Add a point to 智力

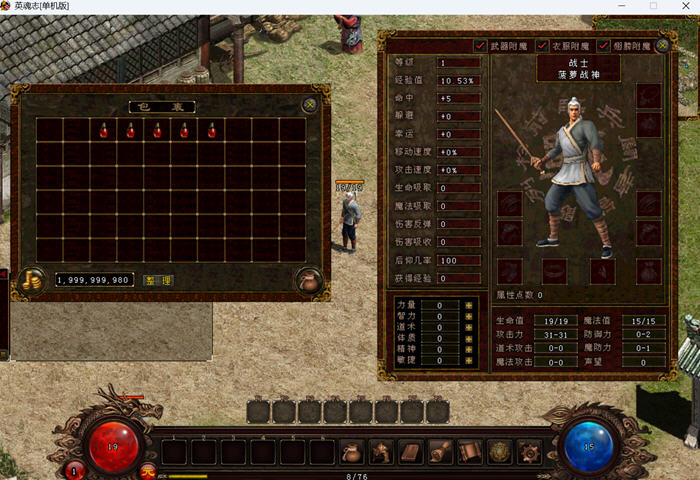[x=468, y=316]
